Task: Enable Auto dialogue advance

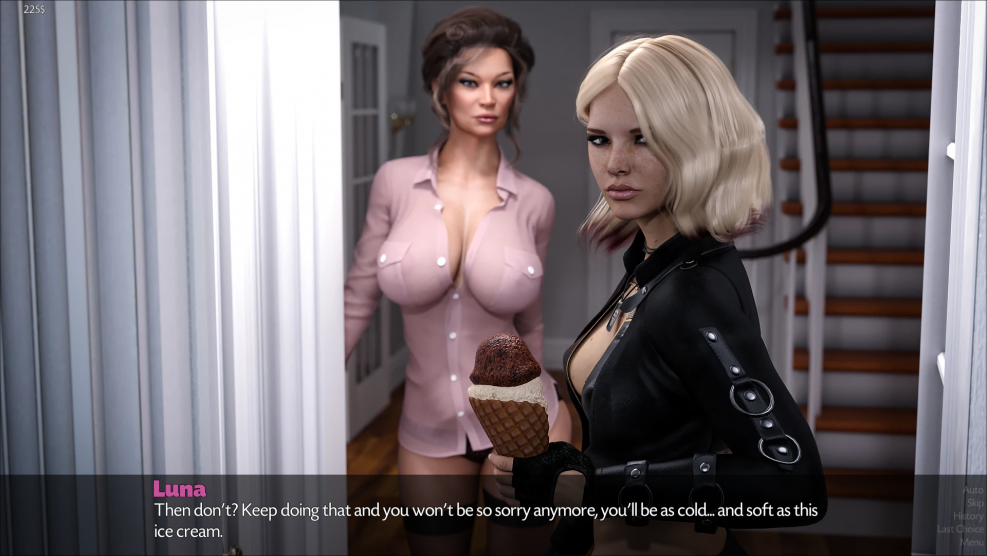Action: click(972, 490)
